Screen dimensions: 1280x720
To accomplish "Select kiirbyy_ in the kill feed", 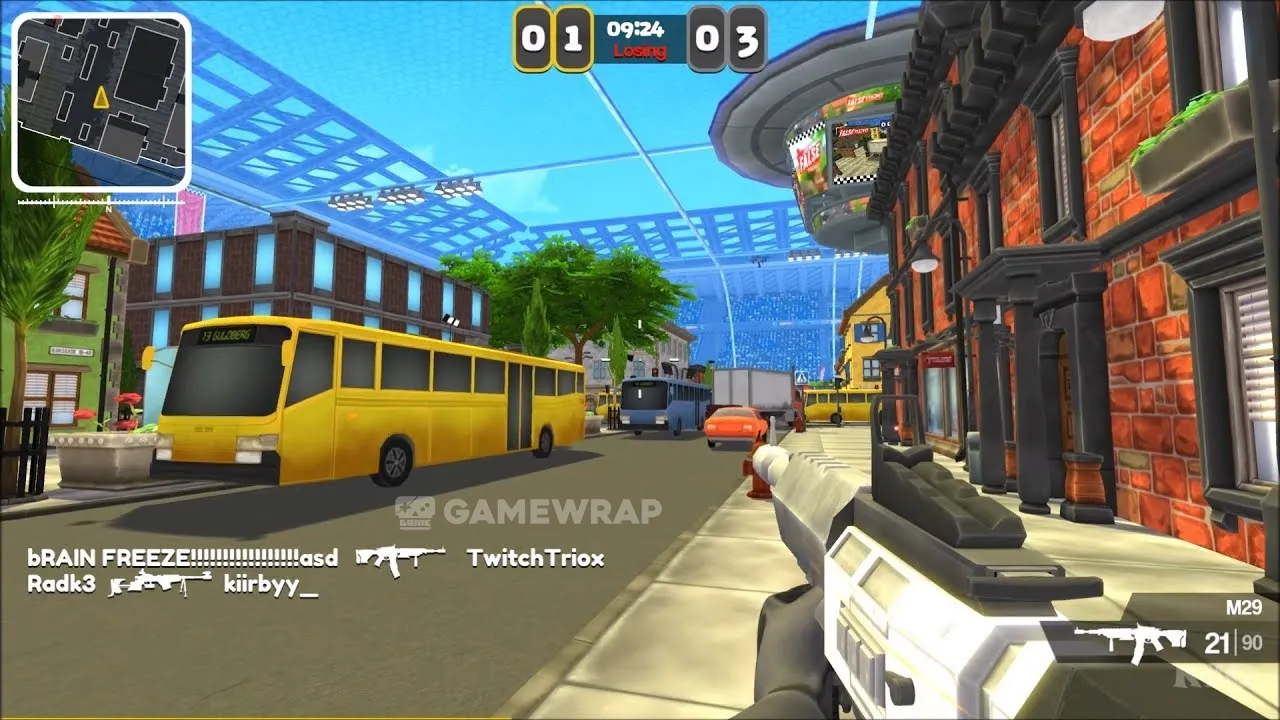I will tap(270, 585).
